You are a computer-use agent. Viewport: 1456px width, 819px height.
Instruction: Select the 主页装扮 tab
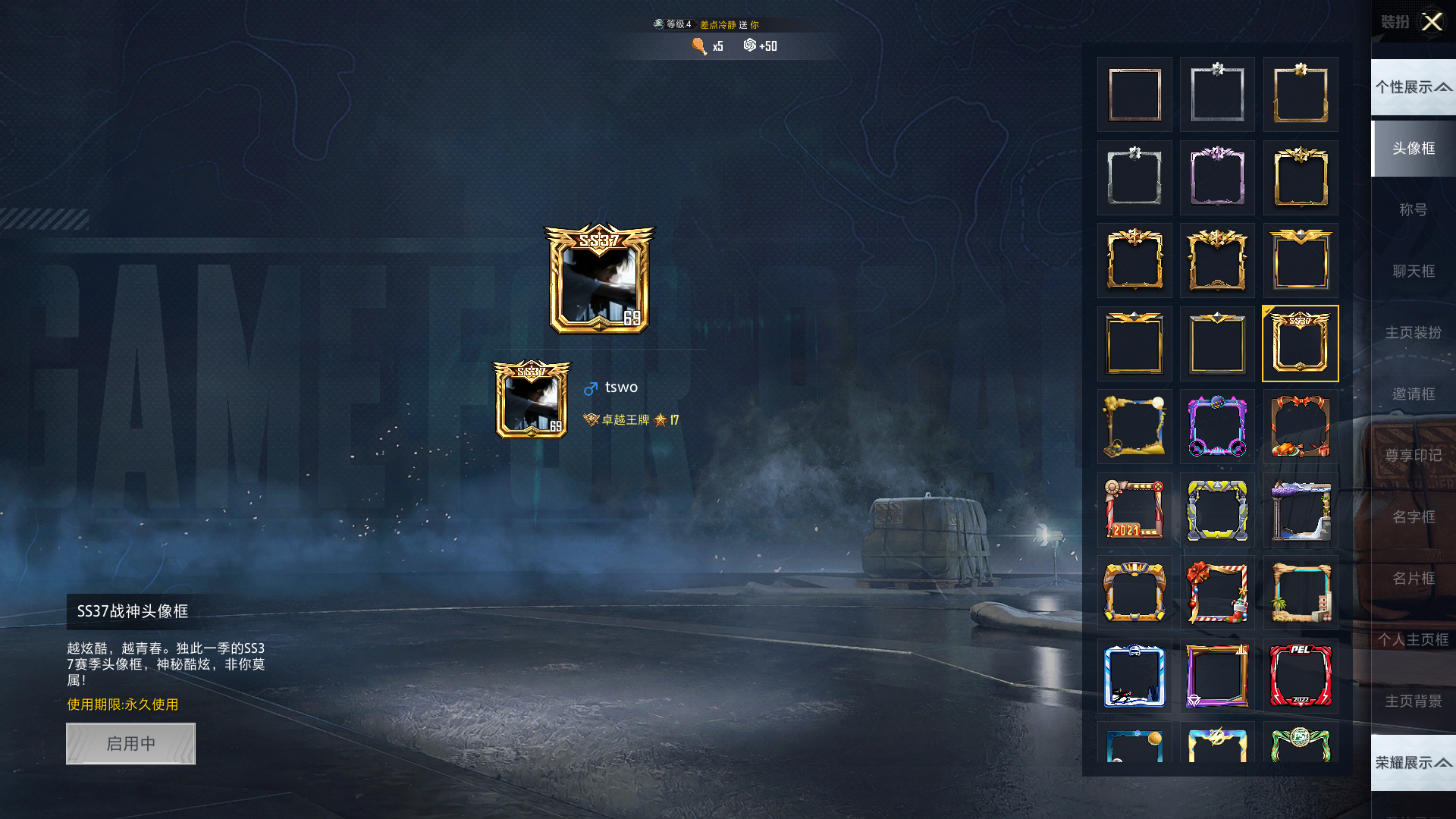1414,332
